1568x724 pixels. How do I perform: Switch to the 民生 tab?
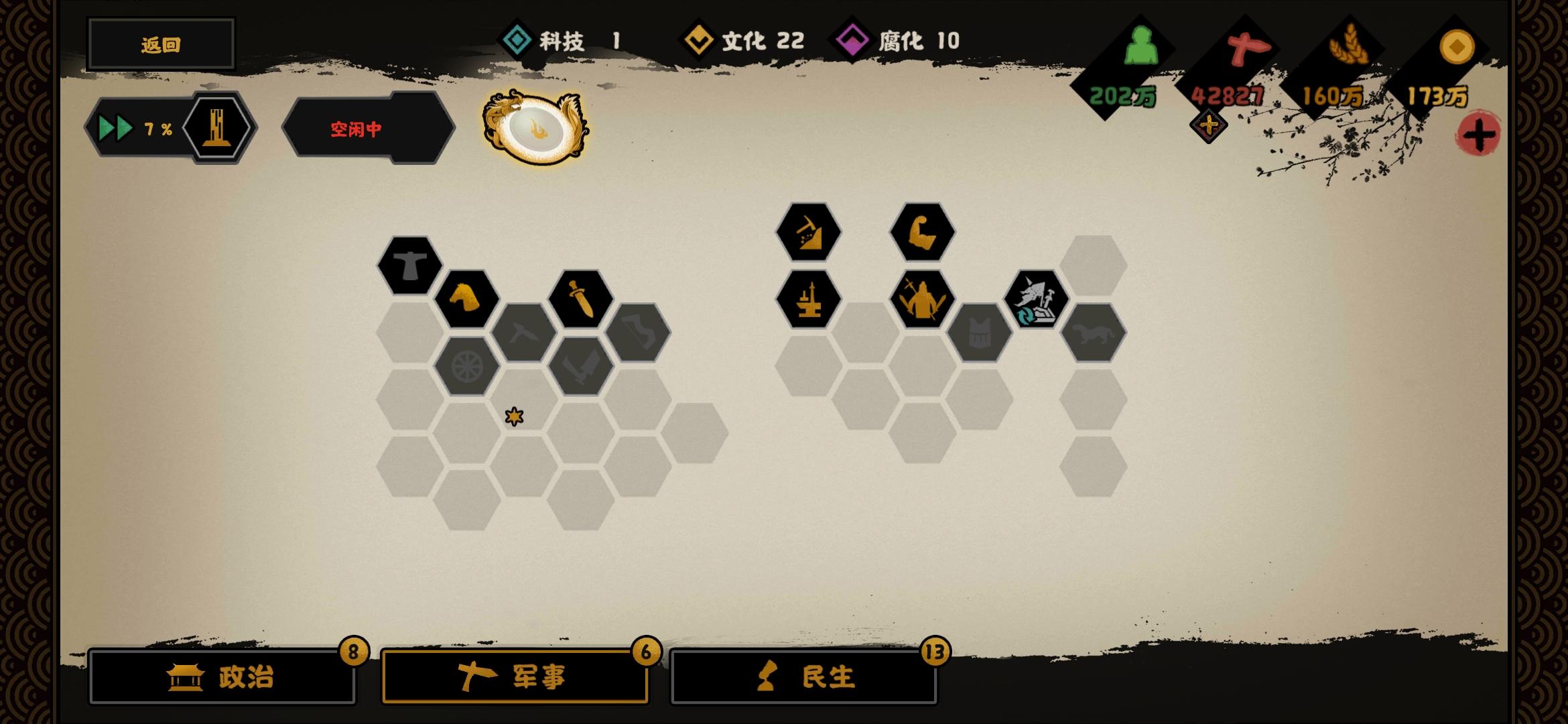(804, 677)
